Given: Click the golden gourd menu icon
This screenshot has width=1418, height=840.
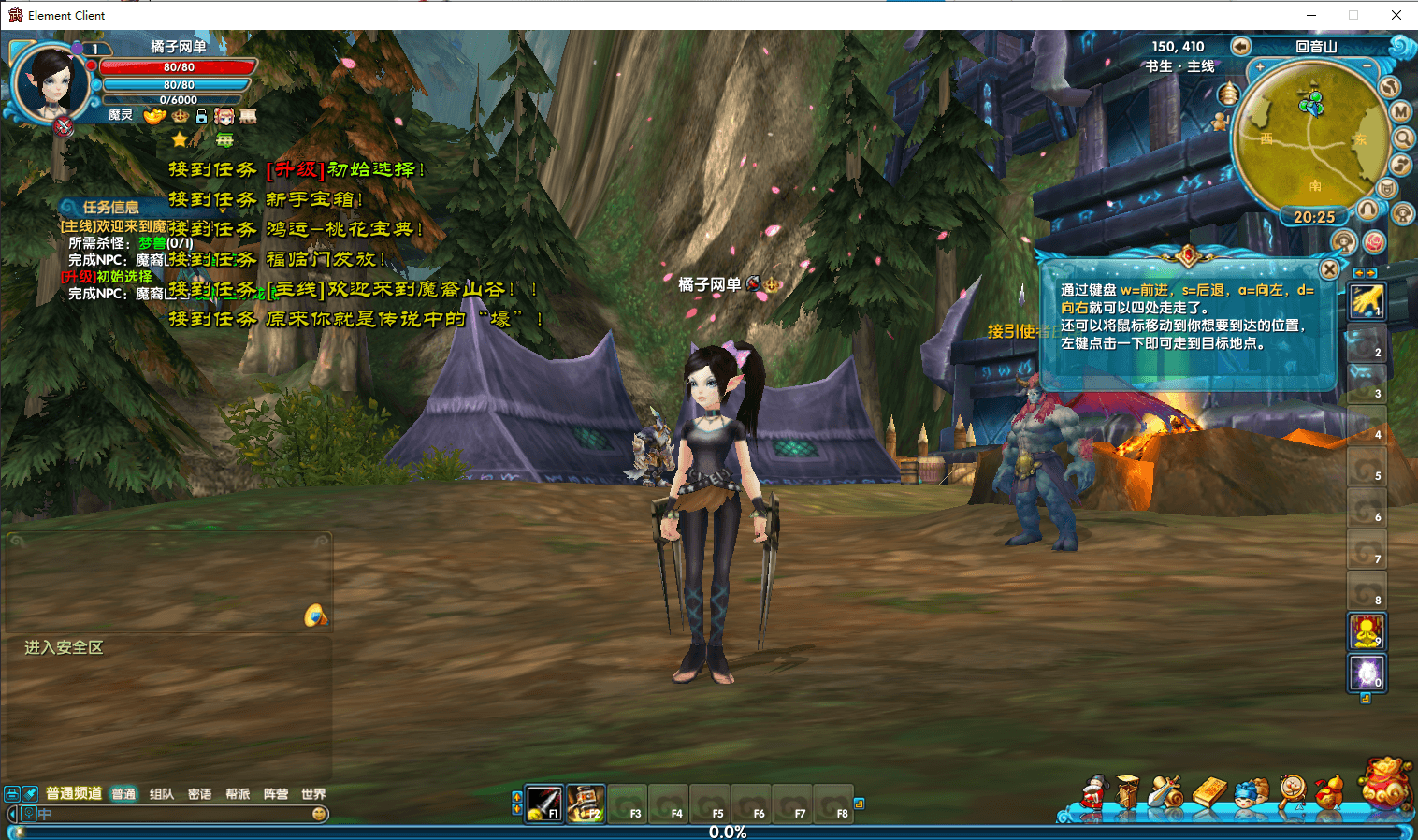Looking at the screenshot, I should click(x=1329, y=793).
